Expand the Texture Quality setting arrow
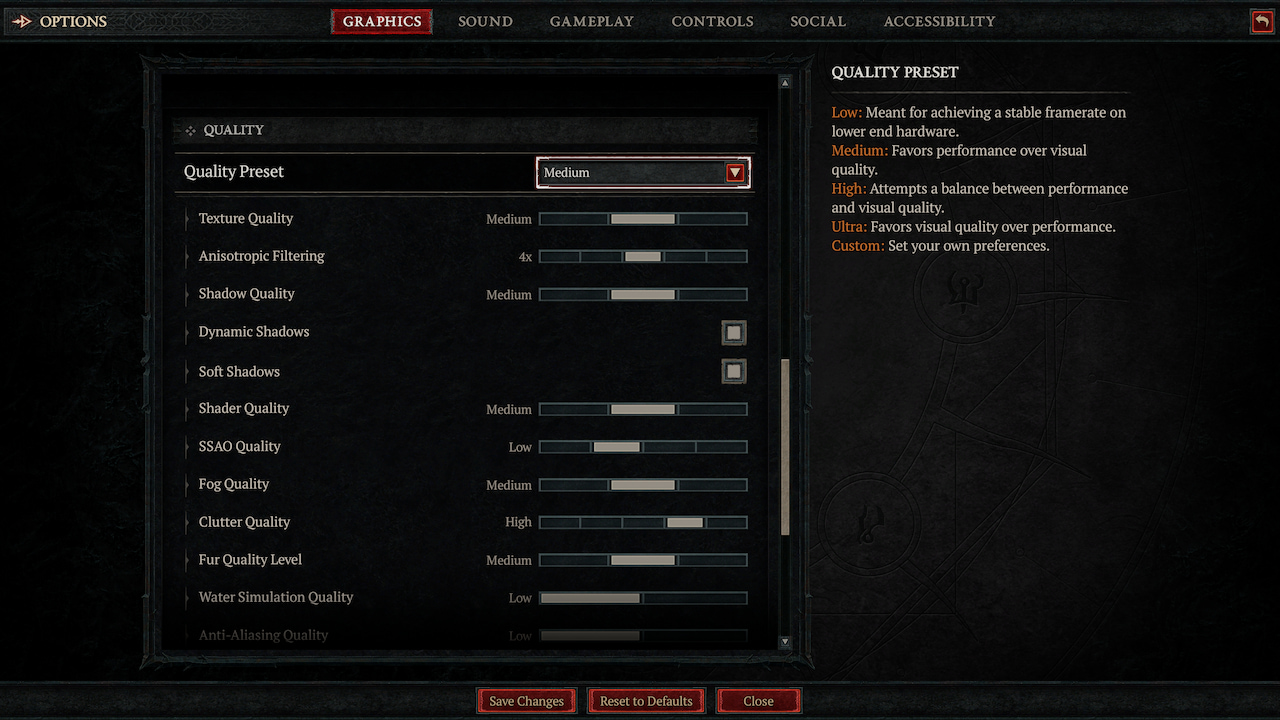The height and width of the screenshot is (720, 1280). coord(188,218)
